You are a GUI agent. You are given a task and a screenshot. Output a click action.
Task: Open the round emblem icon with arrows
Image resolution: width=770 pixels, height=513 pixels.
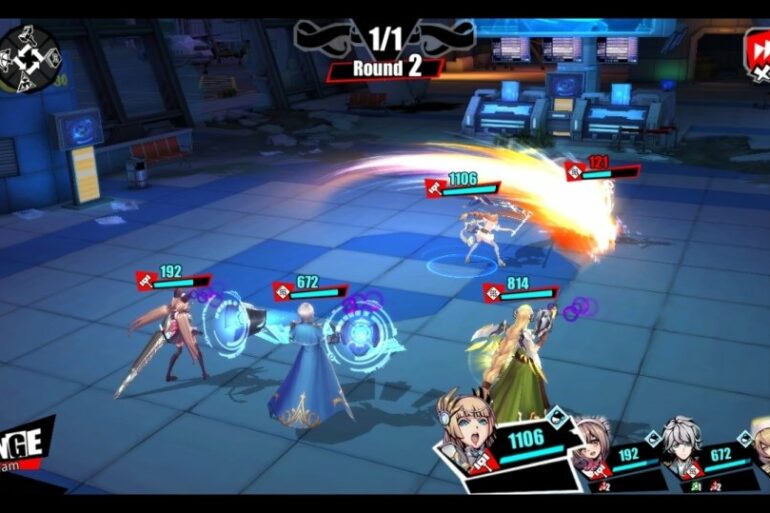tap(30, 55)
